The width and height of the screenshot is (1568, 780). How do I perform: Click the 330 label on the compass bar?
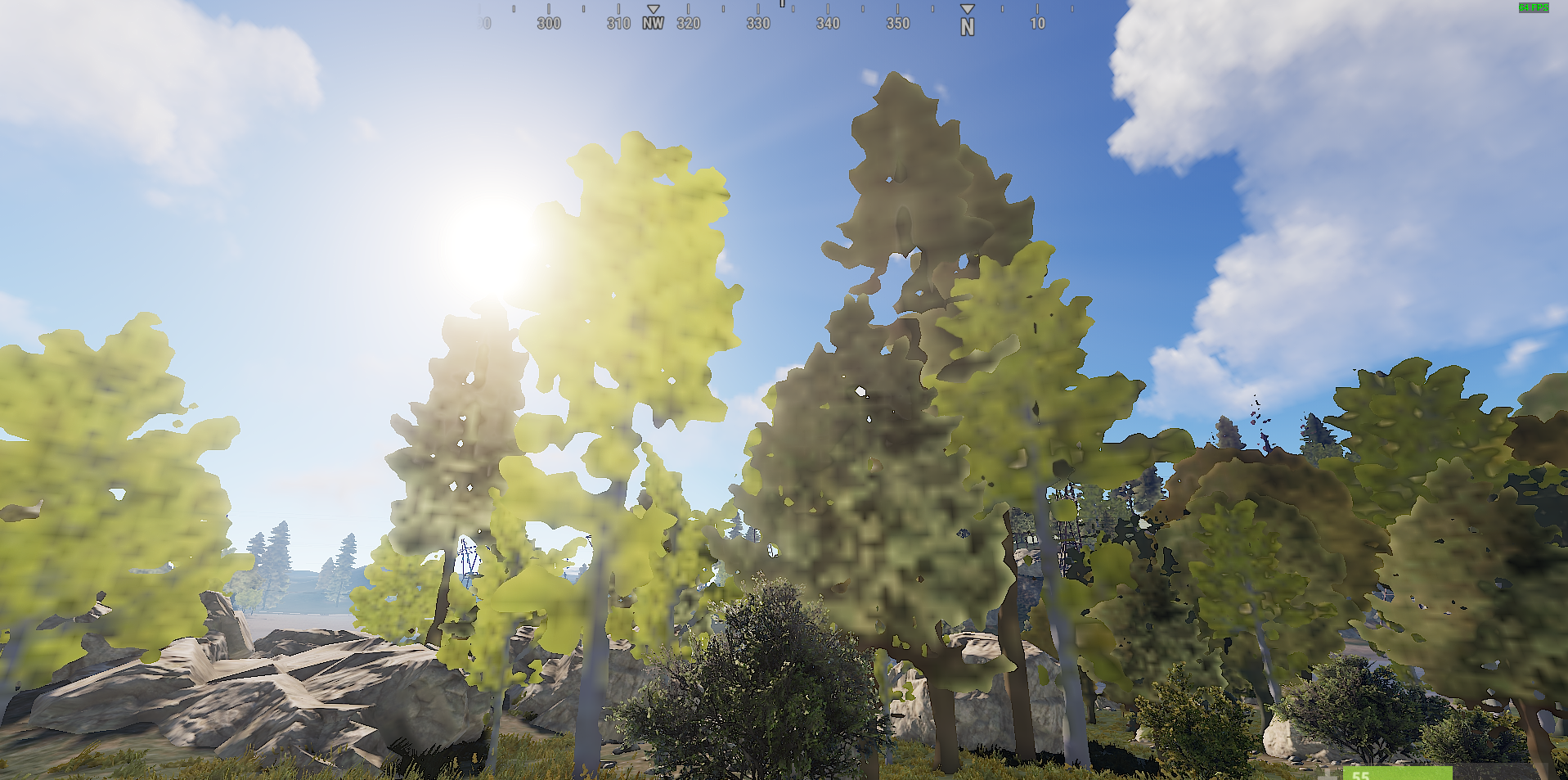757,23
